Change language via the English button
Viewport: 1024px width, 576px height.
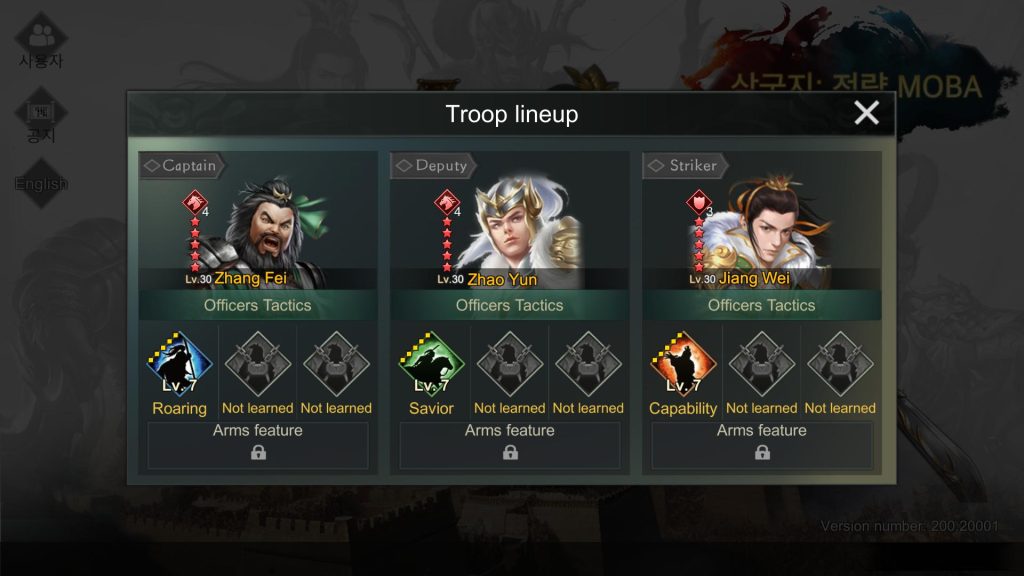(x=41, y=184)
